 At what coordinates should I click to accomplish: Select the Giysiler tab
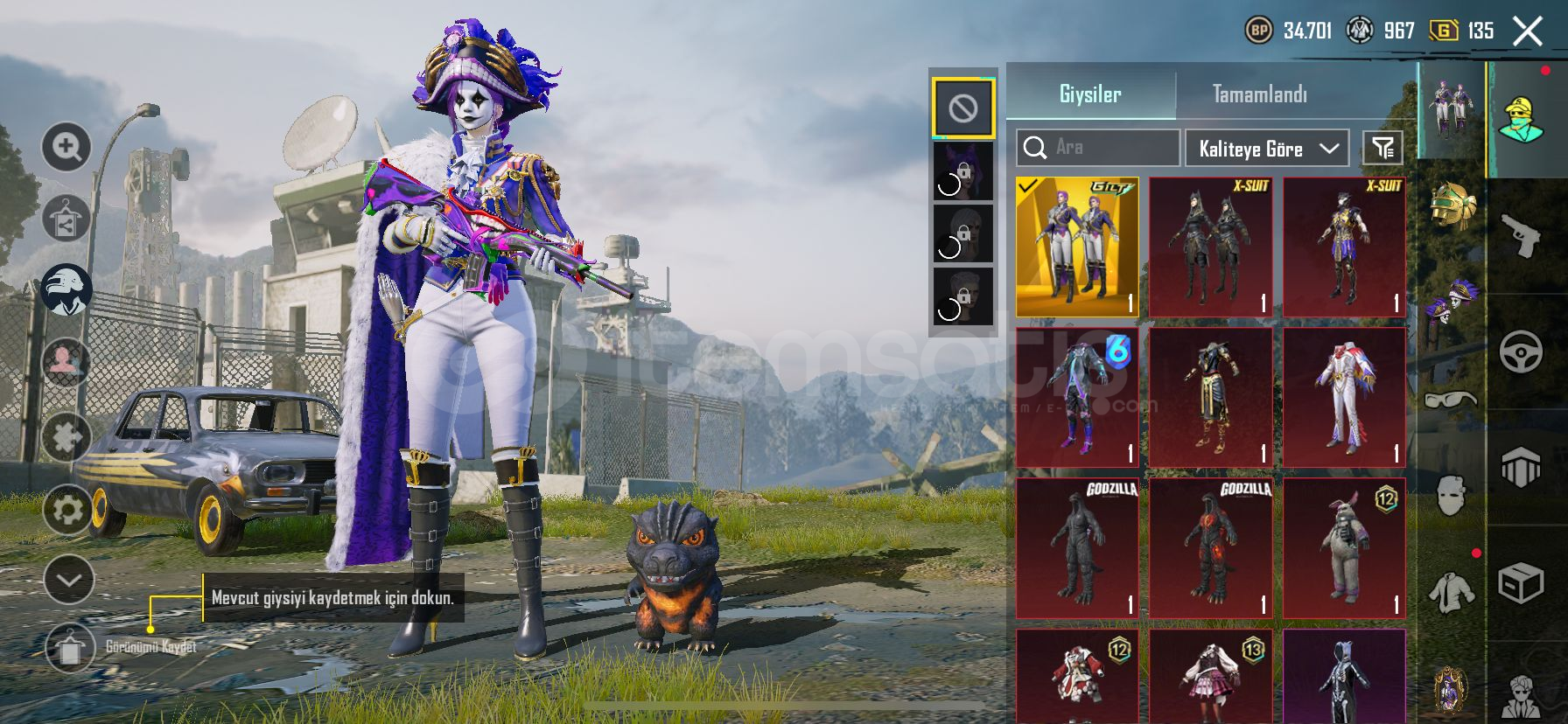(1089, 94)
